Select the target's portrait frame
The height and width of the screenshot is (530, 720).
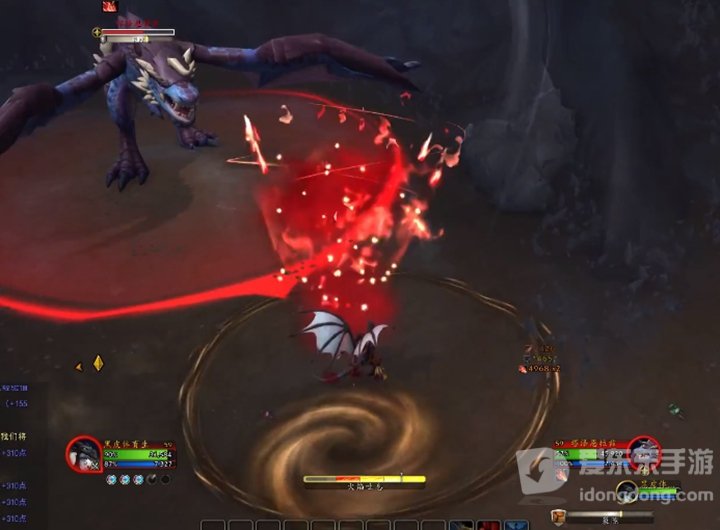[643, 452]
